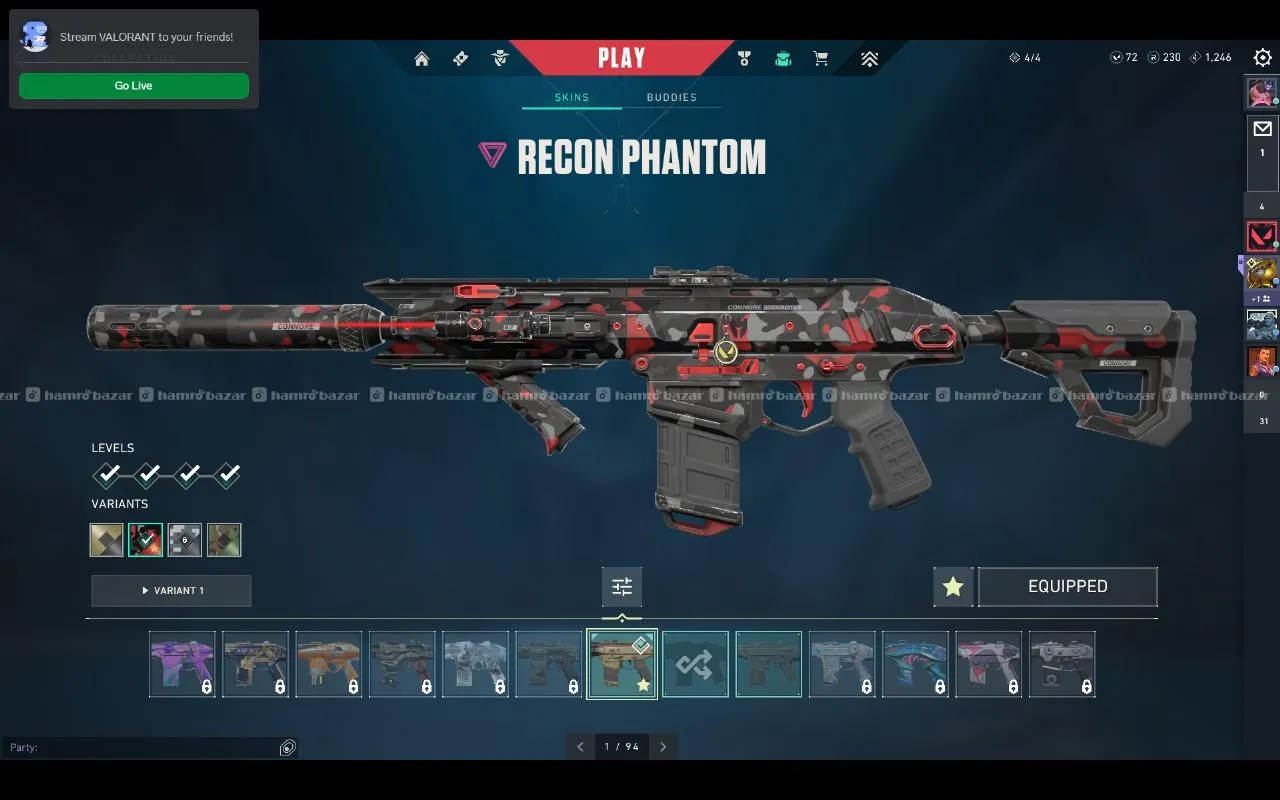Choose the random shuffle skin tile

tap(695, 664)
